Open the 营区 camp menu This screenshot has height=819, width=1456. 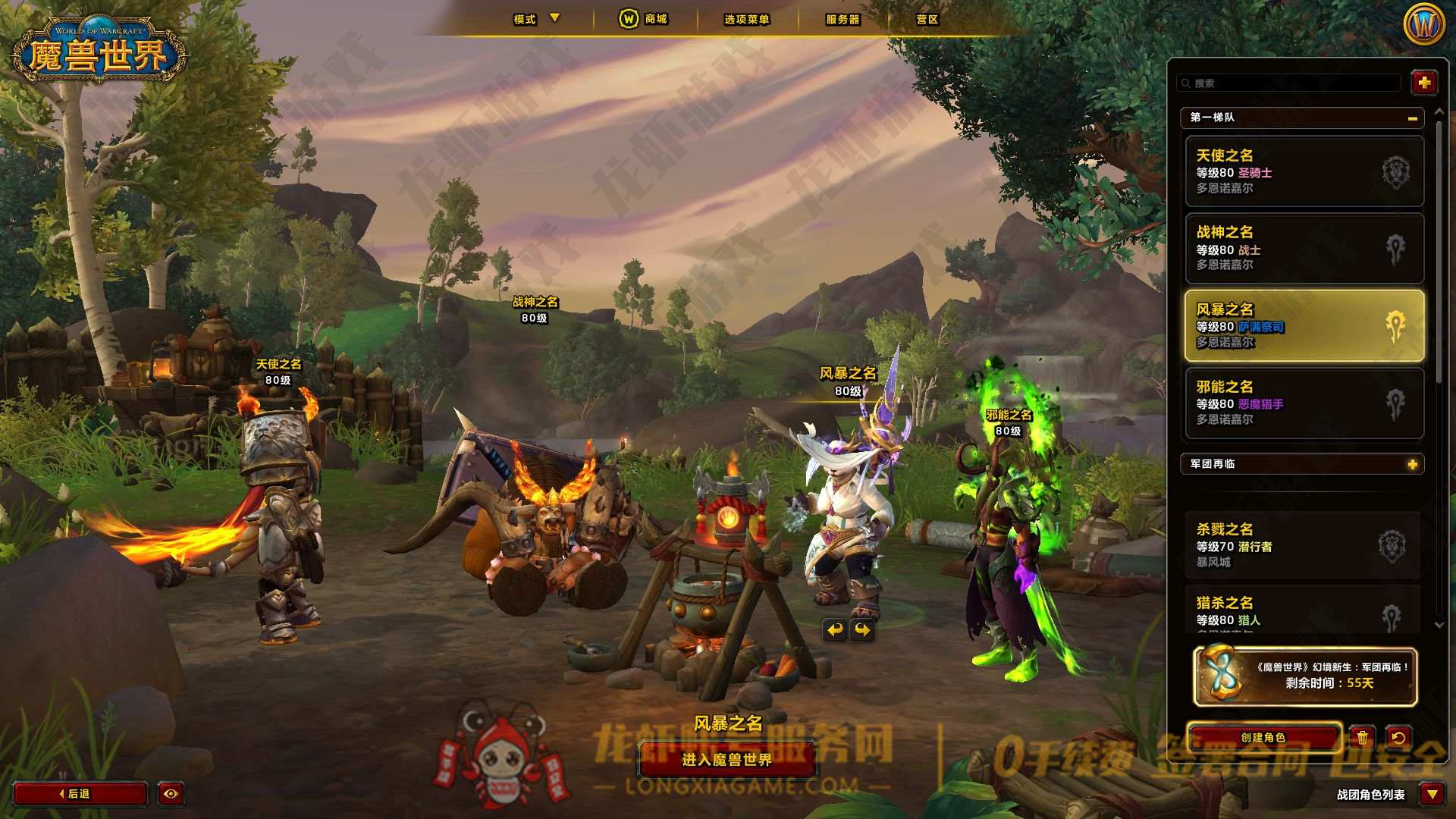click(927, 19)
